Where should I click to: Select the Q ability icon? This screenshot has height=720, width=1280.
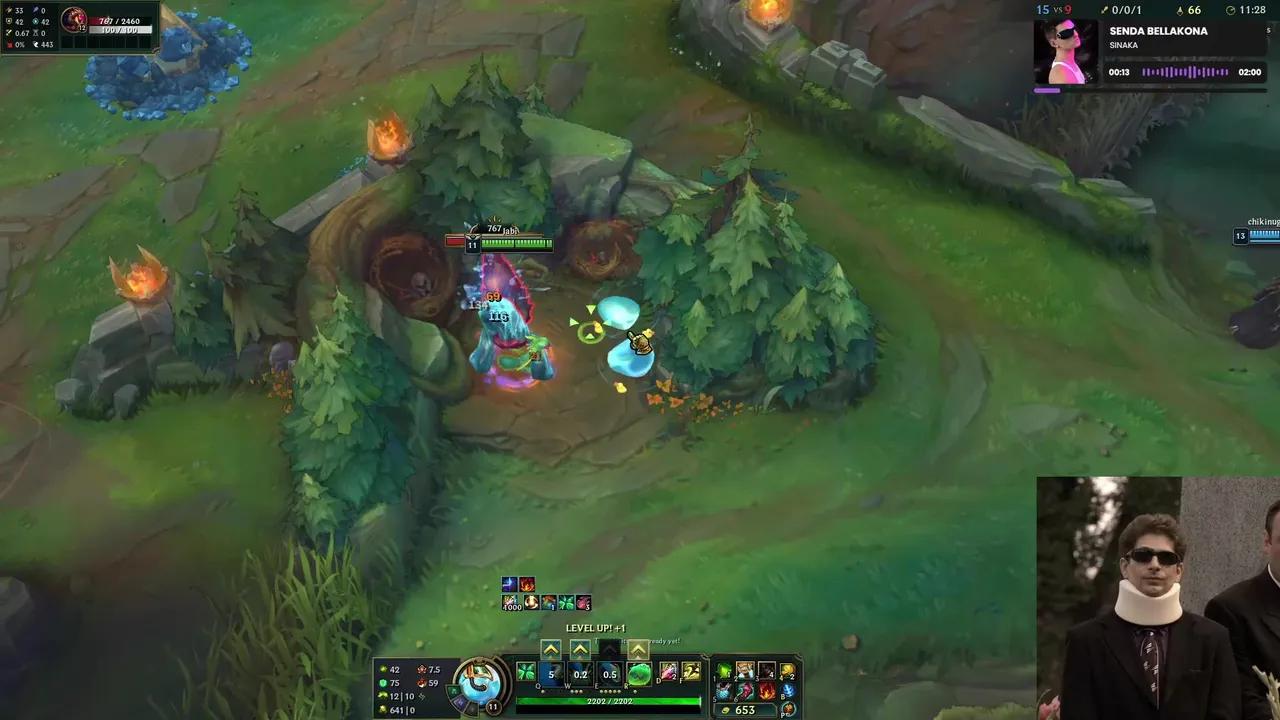click(x=551, y=673)
